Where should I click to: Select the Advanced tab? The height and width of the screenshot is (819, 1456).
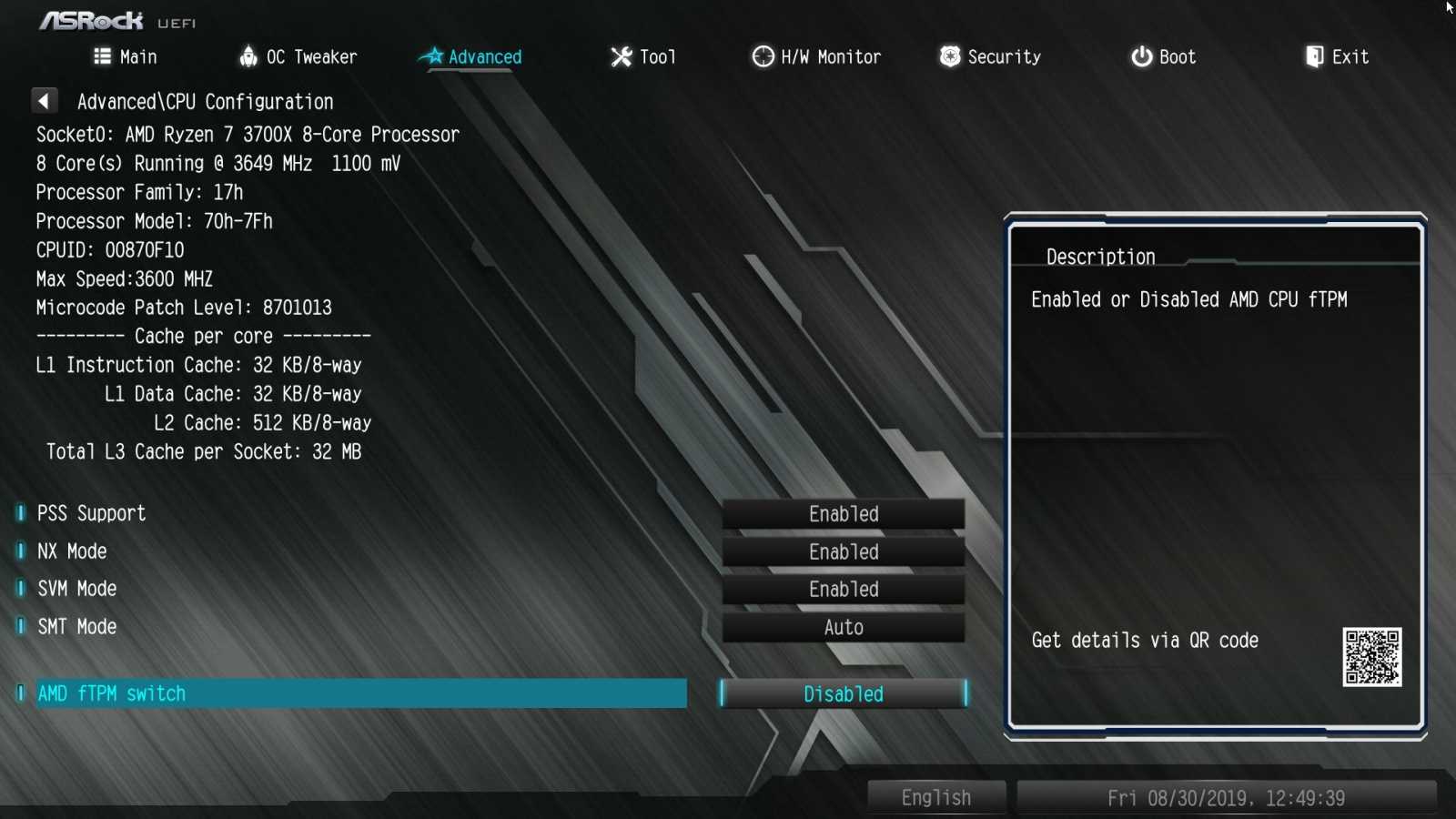[471, 56]
